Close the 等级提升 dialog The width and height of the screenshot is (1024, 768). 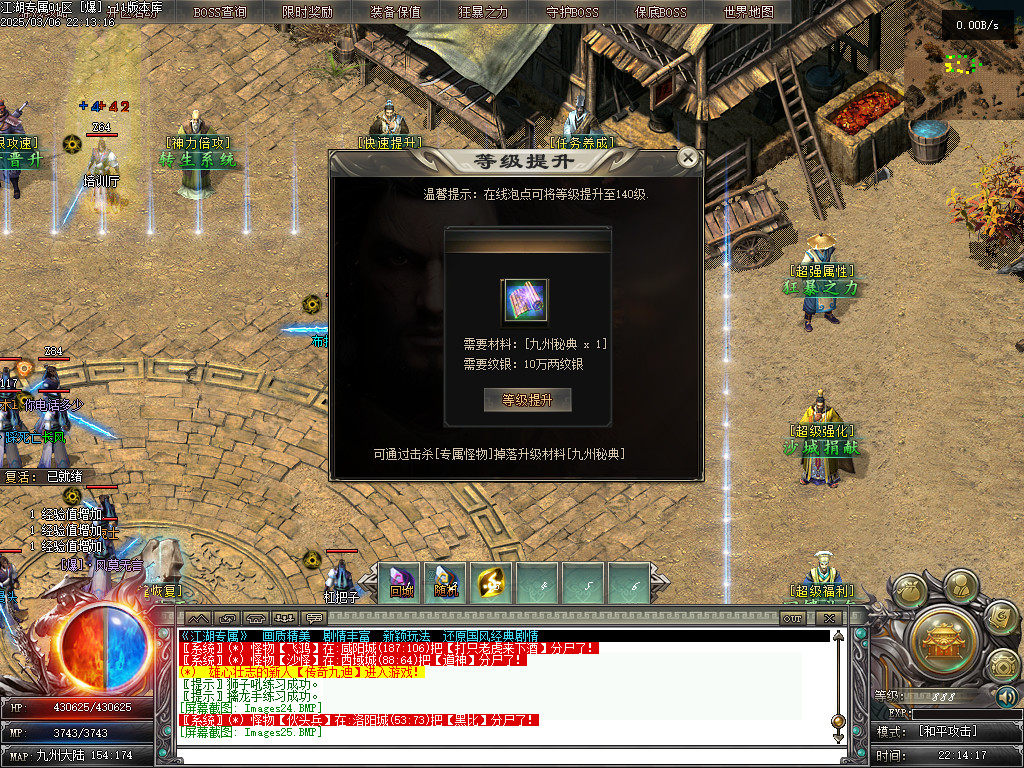click(x=687, y=158)
